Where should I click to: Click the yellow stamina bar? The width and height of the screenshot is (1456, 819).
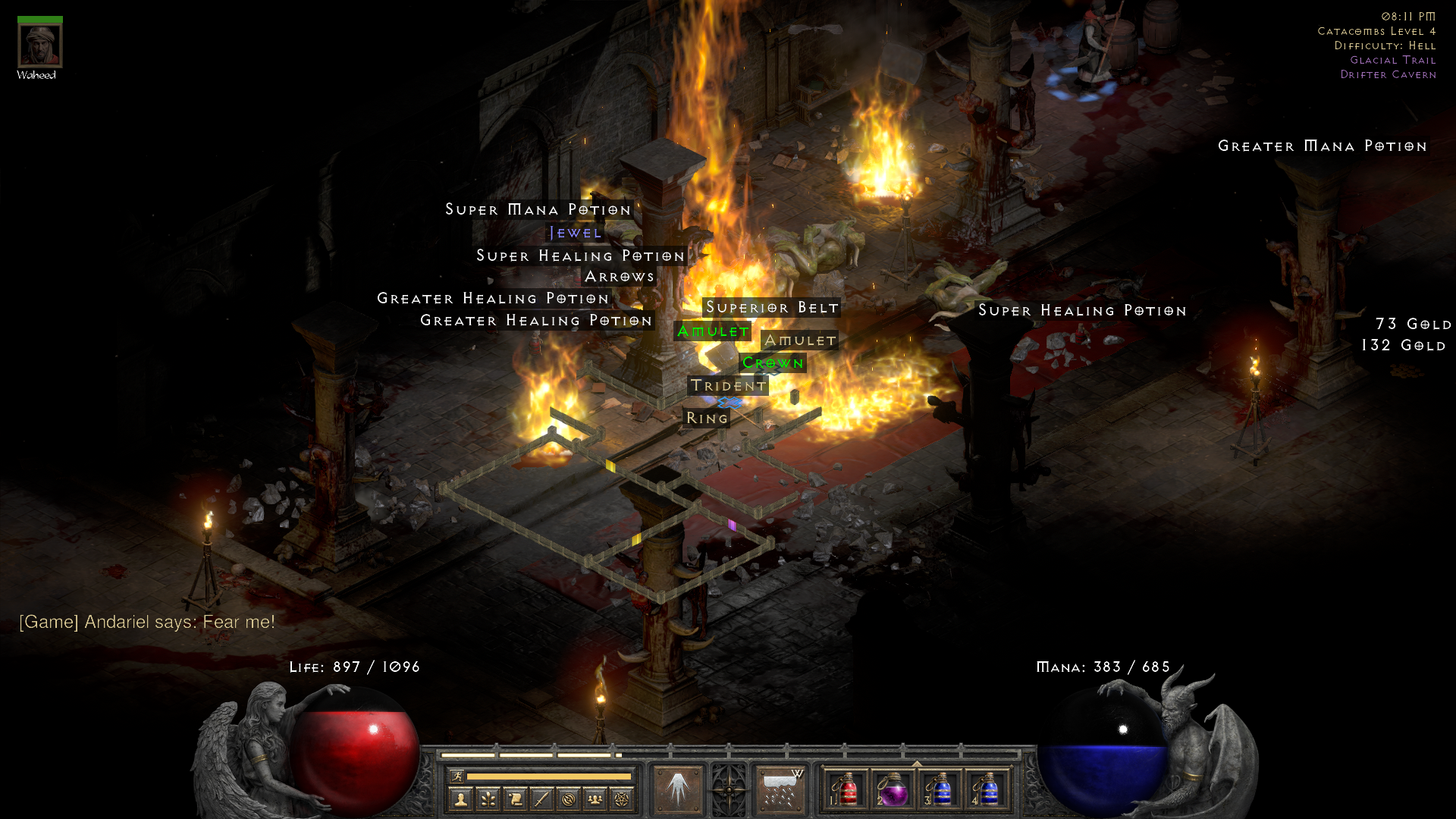(x=551, y=777)
